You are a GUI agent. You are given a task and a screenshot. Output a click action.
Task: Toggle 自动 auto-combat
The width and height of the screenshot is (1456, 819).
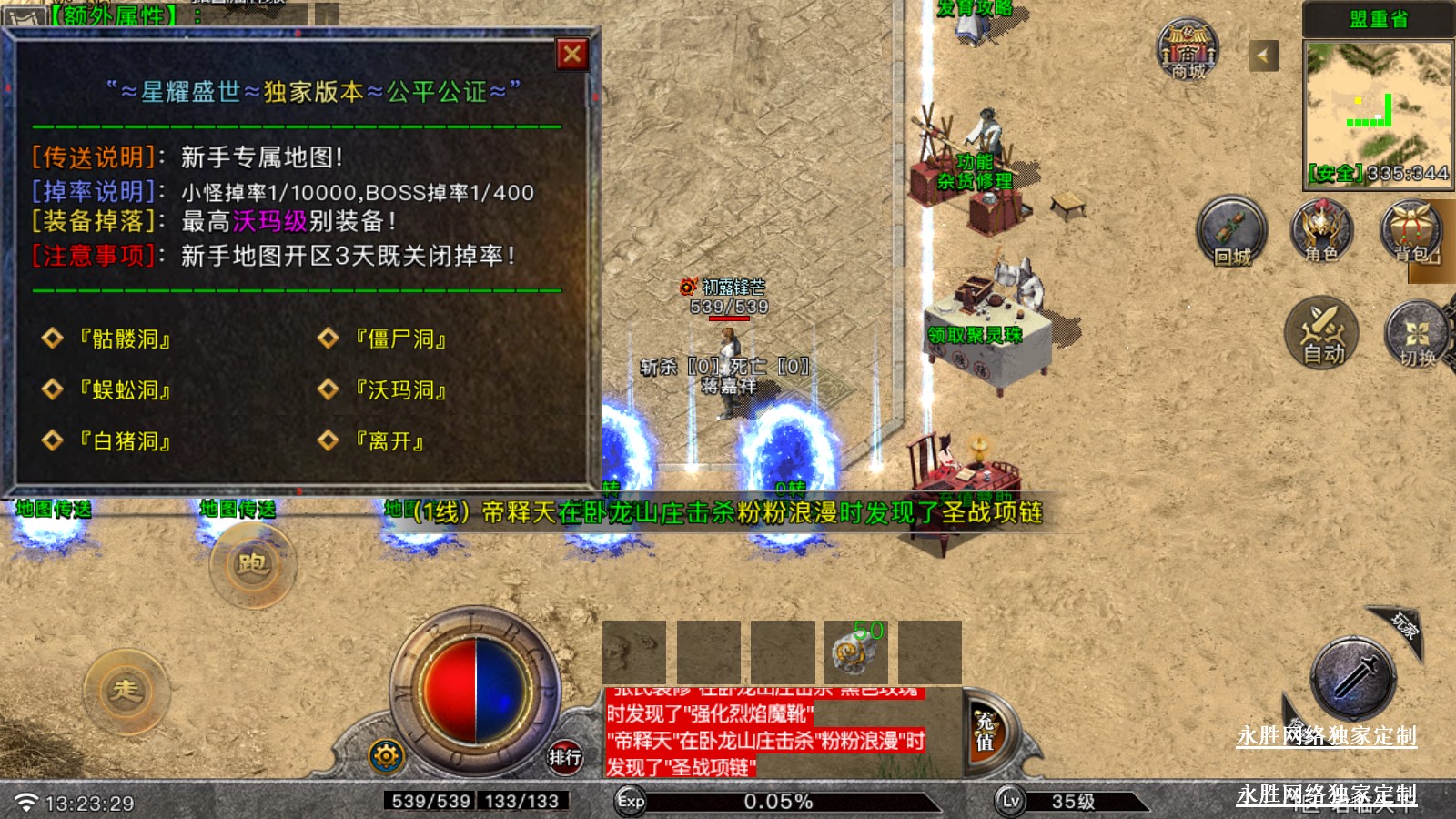coord(1321,332)
